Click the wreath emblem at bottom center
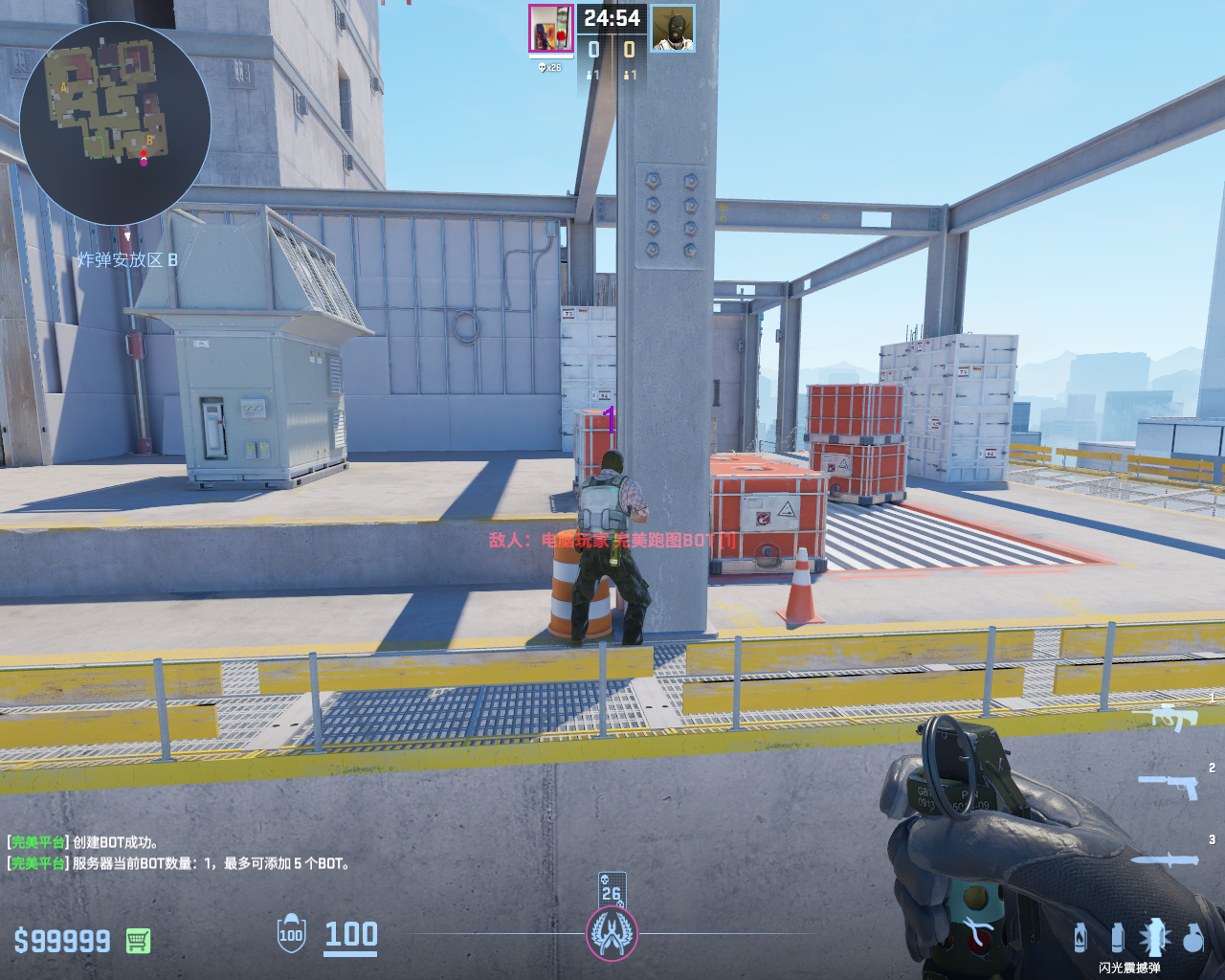This screenshot has height=980, width=1225. point(612,934)
